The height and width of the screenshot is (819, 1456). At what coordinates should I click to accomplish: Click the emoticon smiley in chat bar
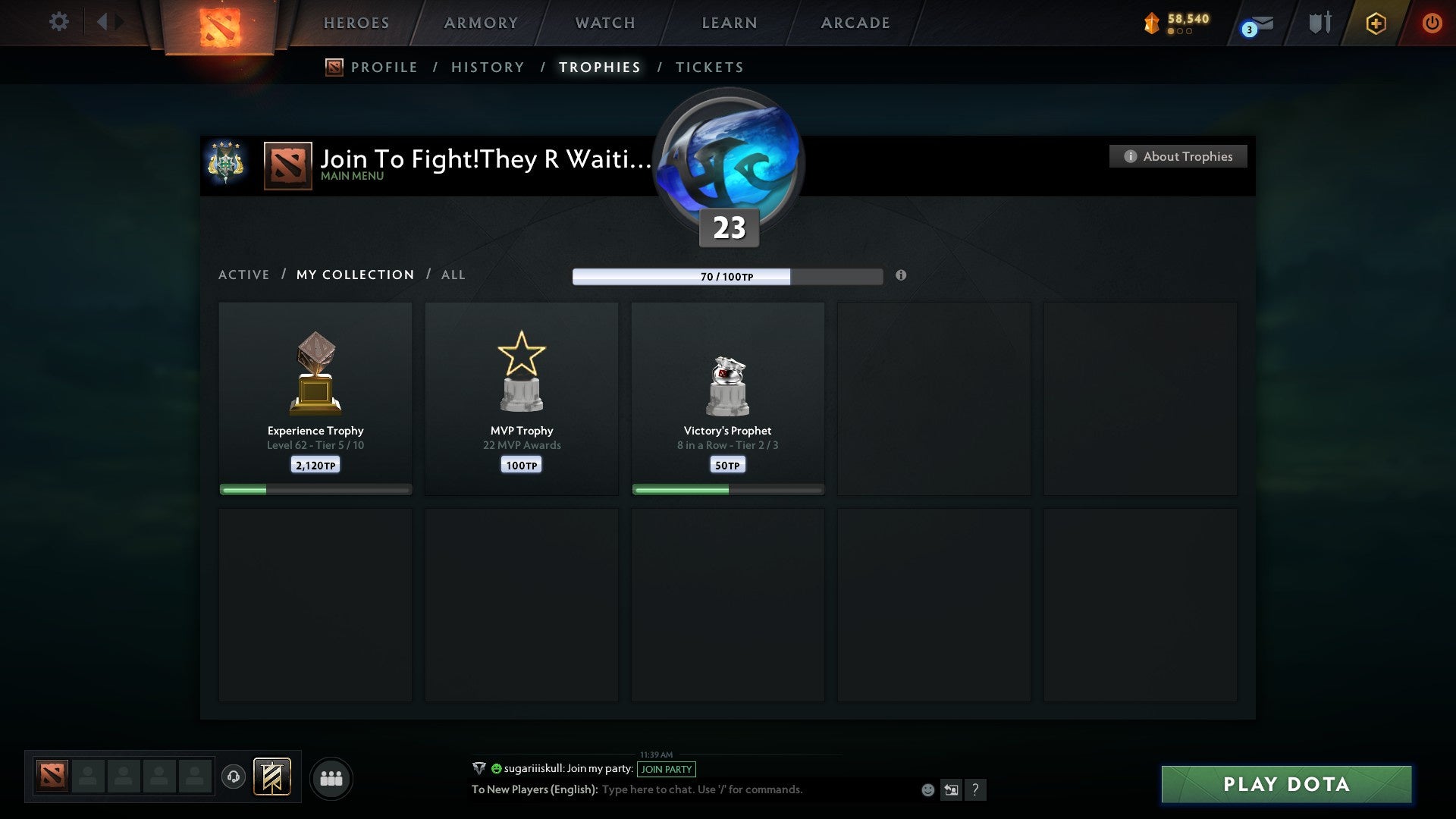click(x=927, y=789)
